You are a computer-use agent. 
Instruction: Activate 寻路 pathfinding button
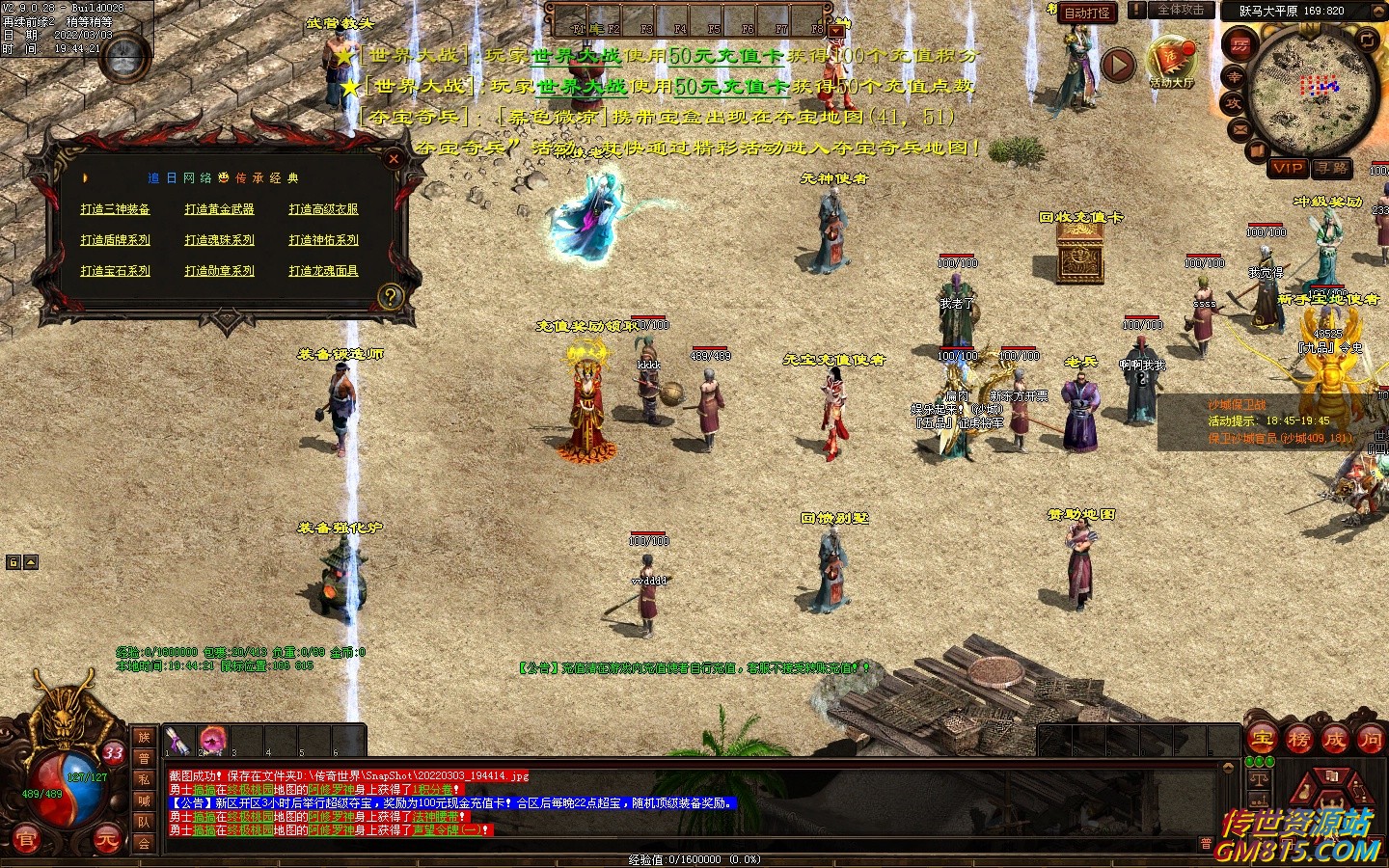pyautogui.click(x=1332, y=168)
